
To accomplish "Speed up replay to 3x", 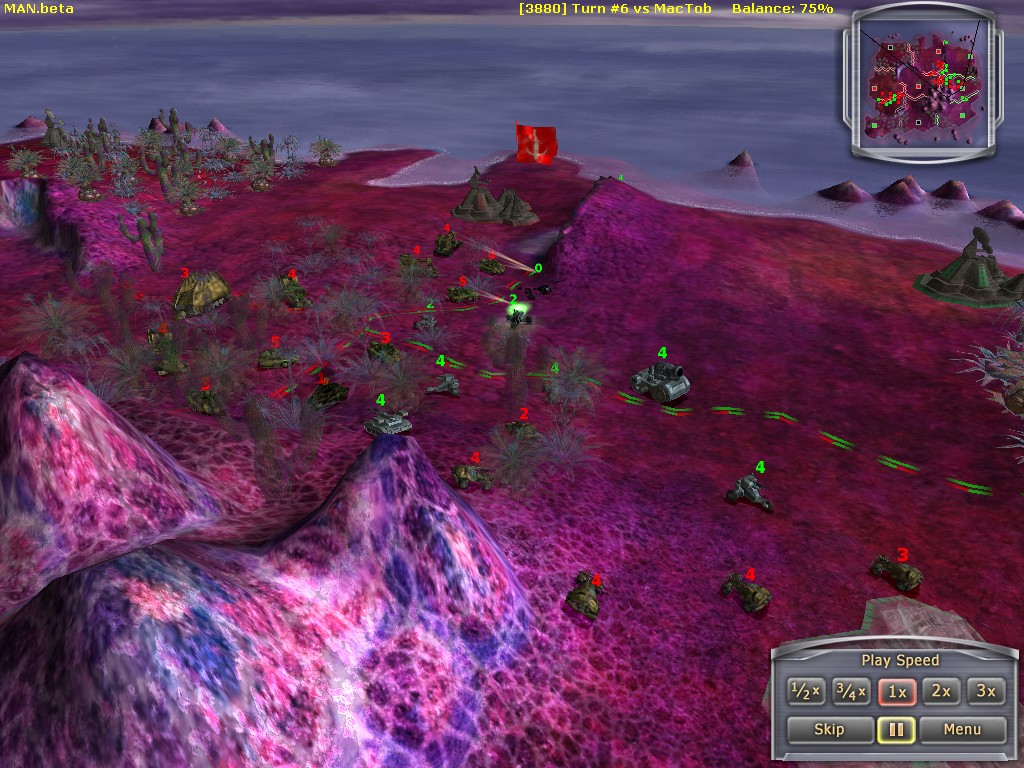I will point(986,691).
